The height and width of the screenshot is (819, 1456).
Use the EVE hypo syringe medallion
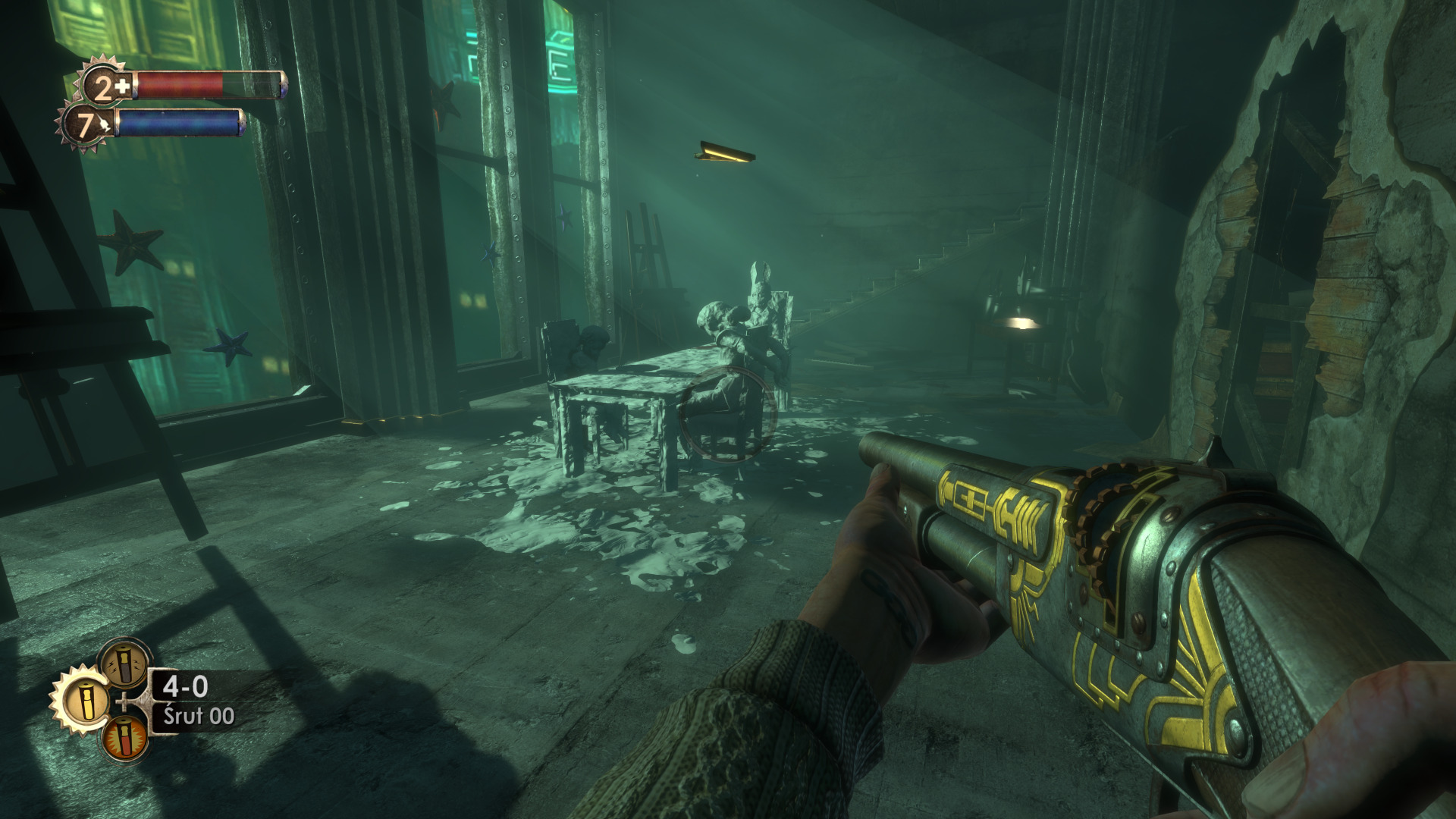(86, 125)
